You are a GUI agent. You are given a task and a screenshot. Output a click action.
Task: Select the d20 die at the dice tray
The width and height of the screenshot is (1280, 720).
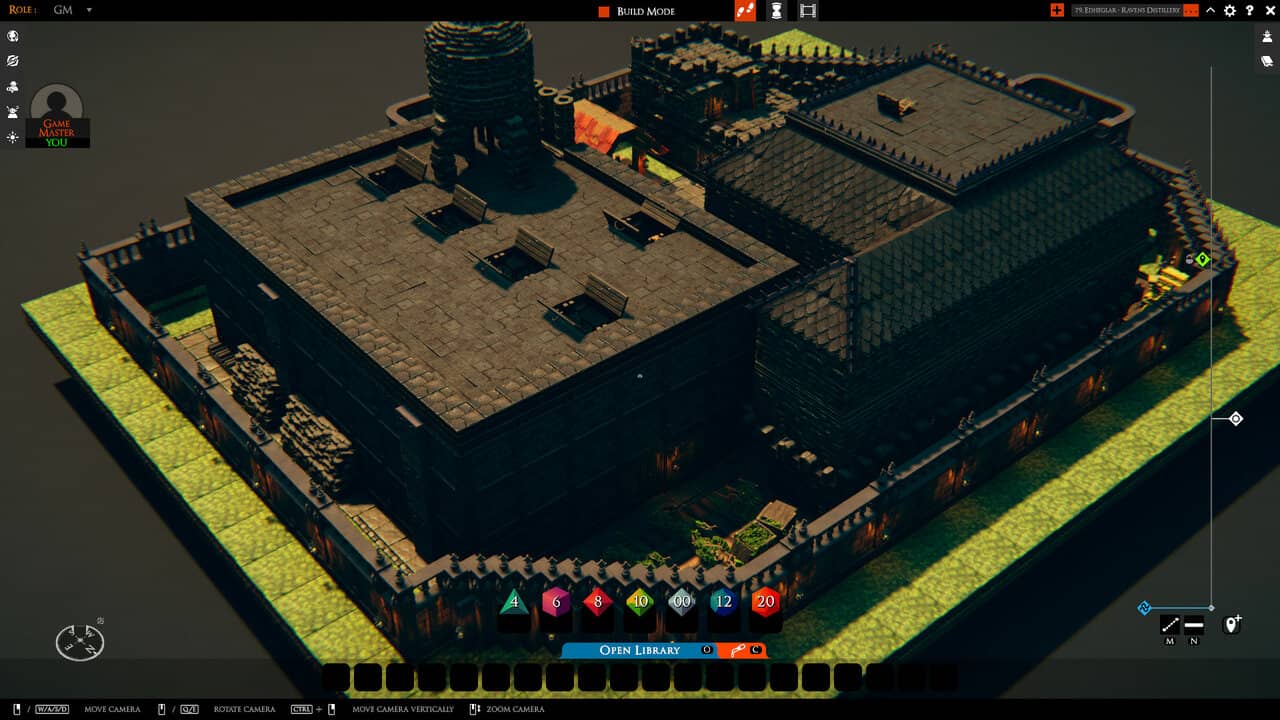click(x=765, y=602)
